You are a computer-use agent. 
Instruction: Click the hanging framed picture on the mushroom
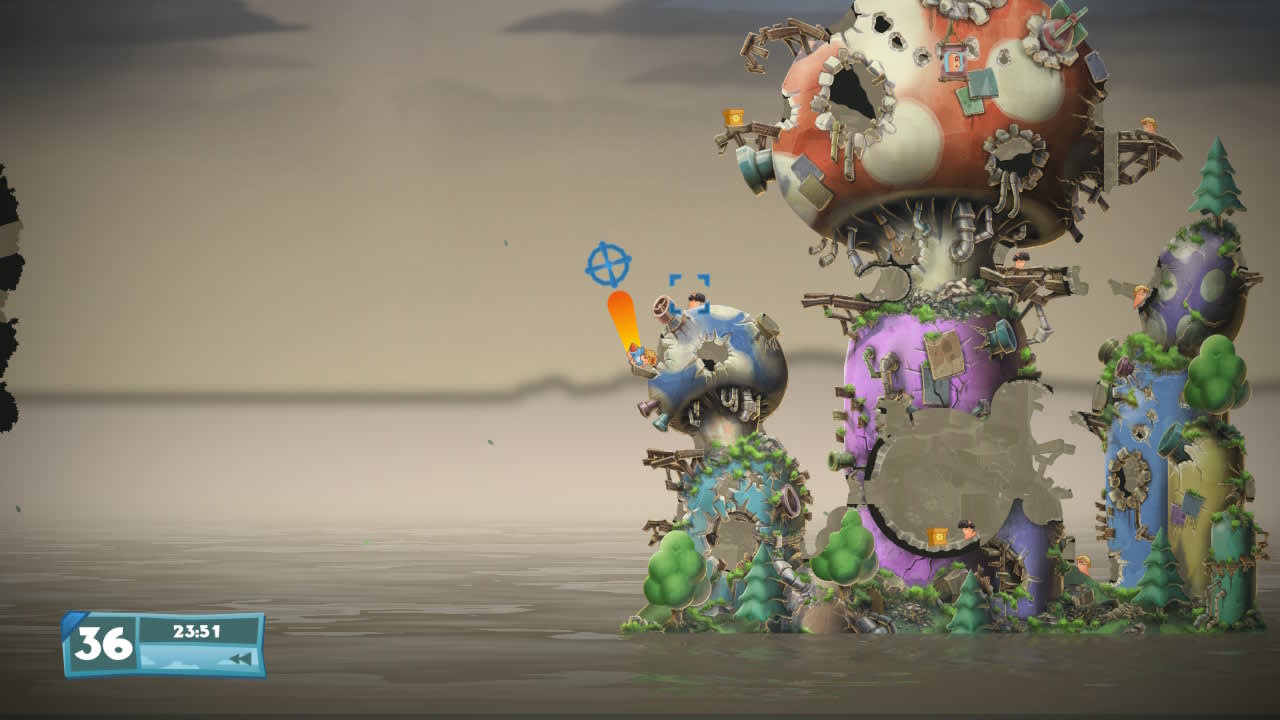[955, 60]
